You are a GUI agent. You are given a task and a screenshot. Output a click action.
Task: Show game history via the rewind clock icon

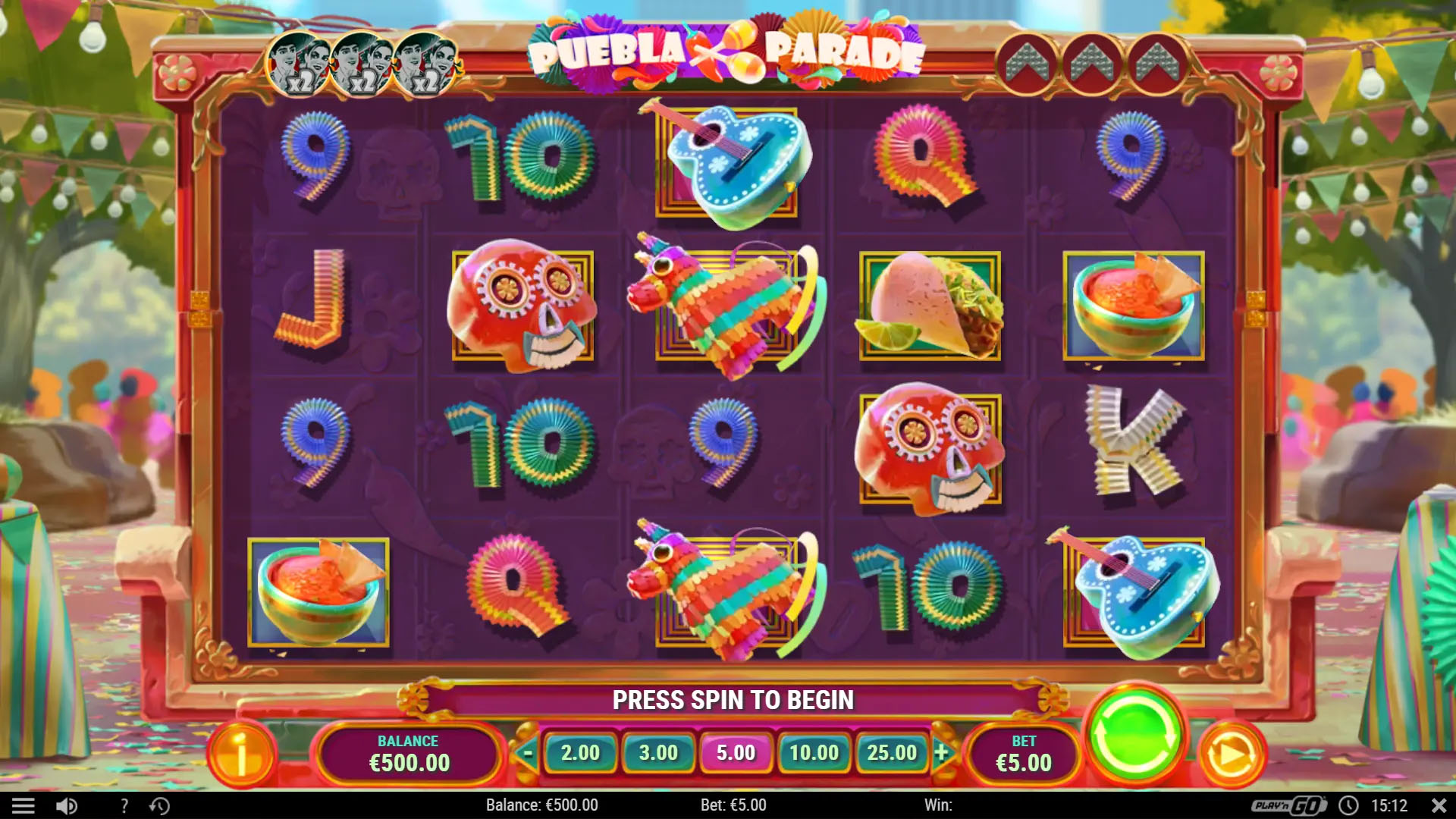coord(159,805)
